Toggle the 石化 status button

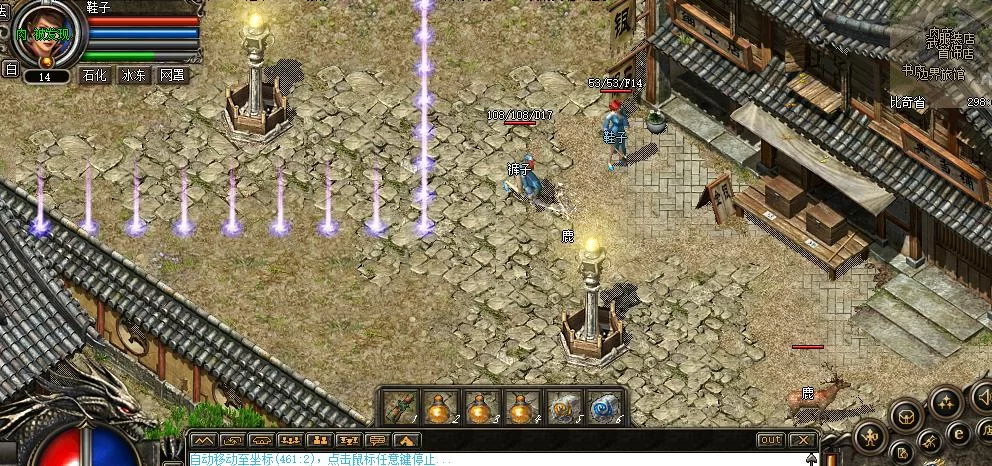click(x=94, y=75)
